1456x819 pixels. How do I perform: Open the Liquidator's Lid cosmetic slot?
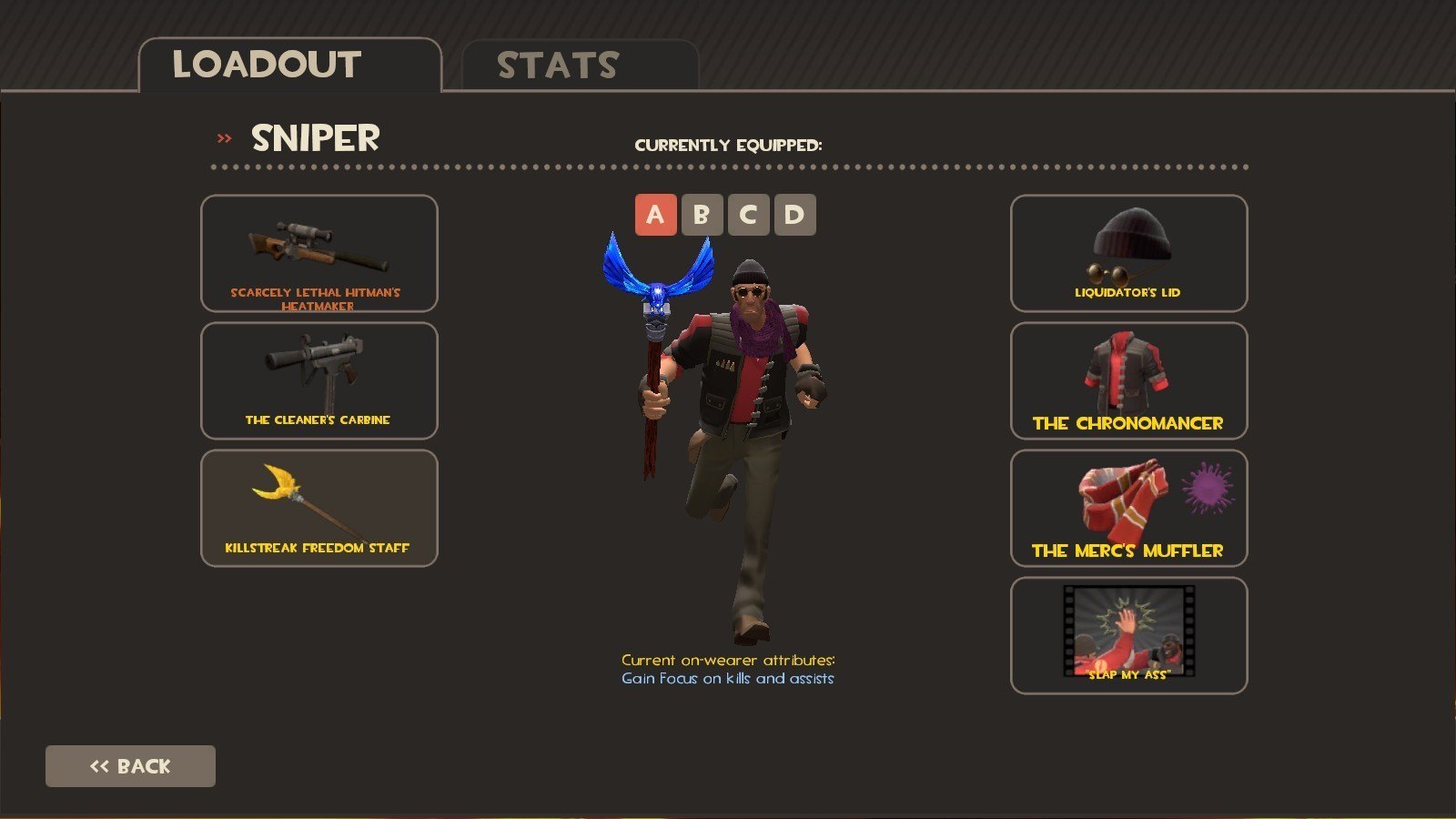[x=1128, y=253]
